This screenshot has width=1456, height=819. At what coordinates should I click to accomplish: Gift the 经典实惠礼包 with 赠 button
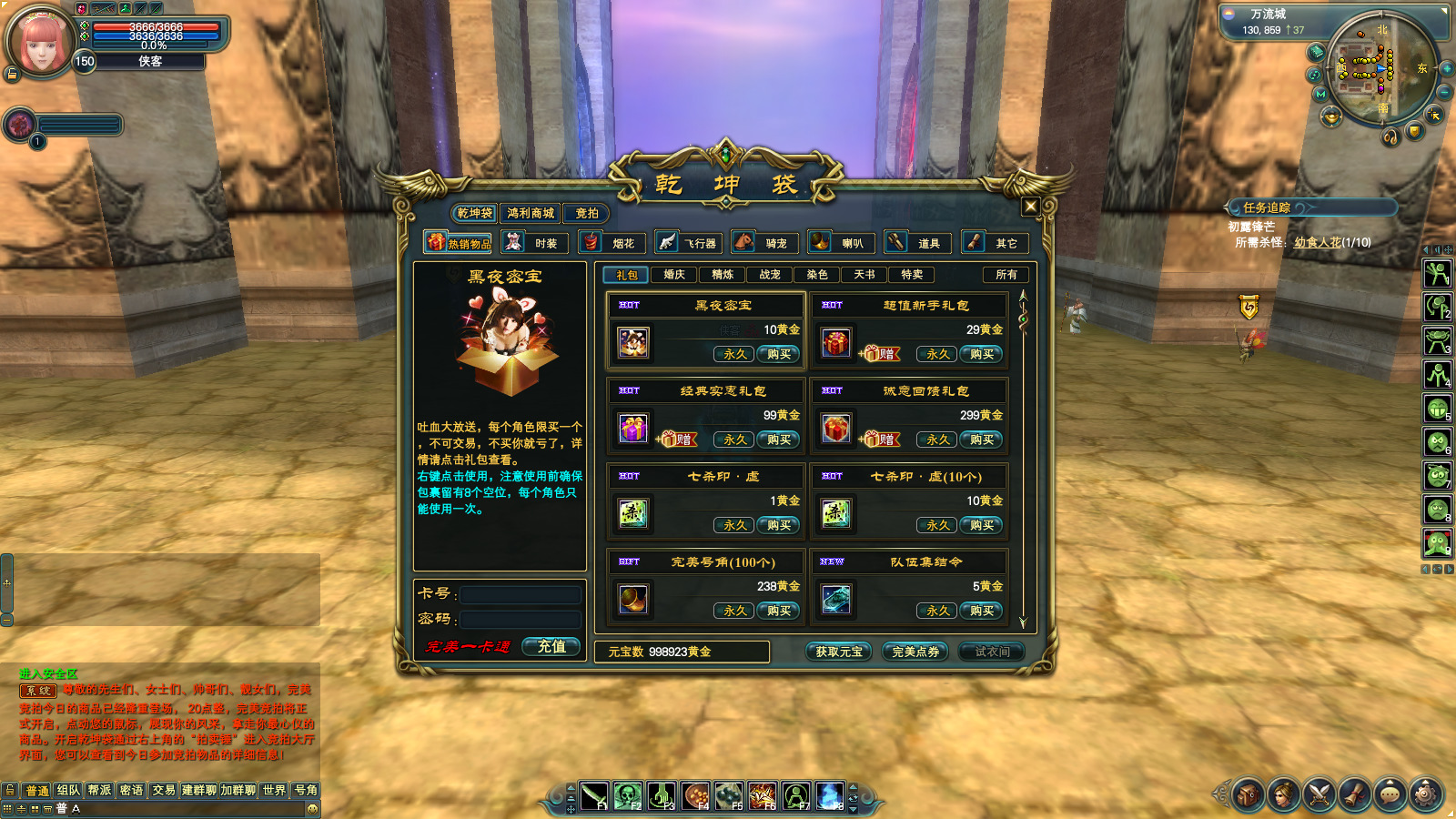(679, 440)
